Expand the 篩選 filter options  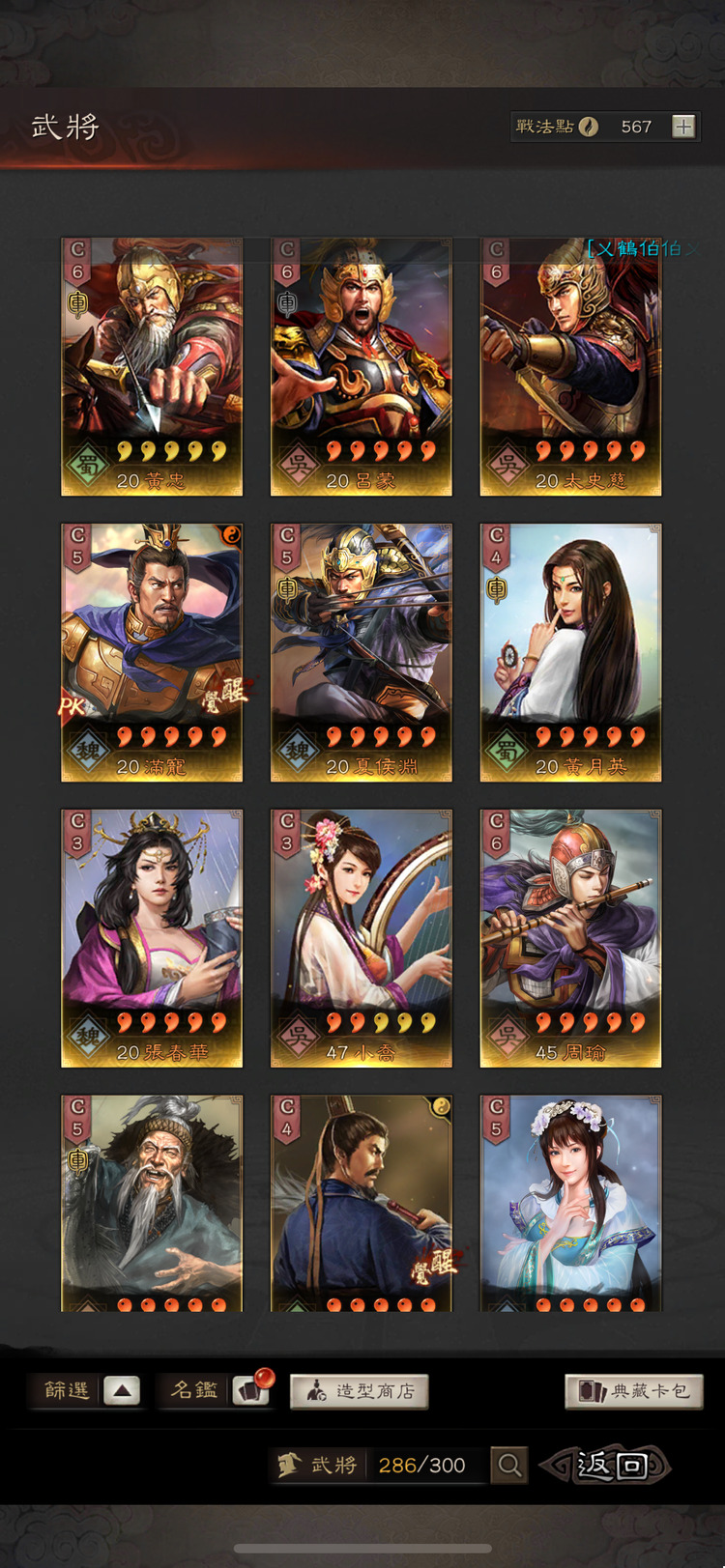(x=122, y=1391)
